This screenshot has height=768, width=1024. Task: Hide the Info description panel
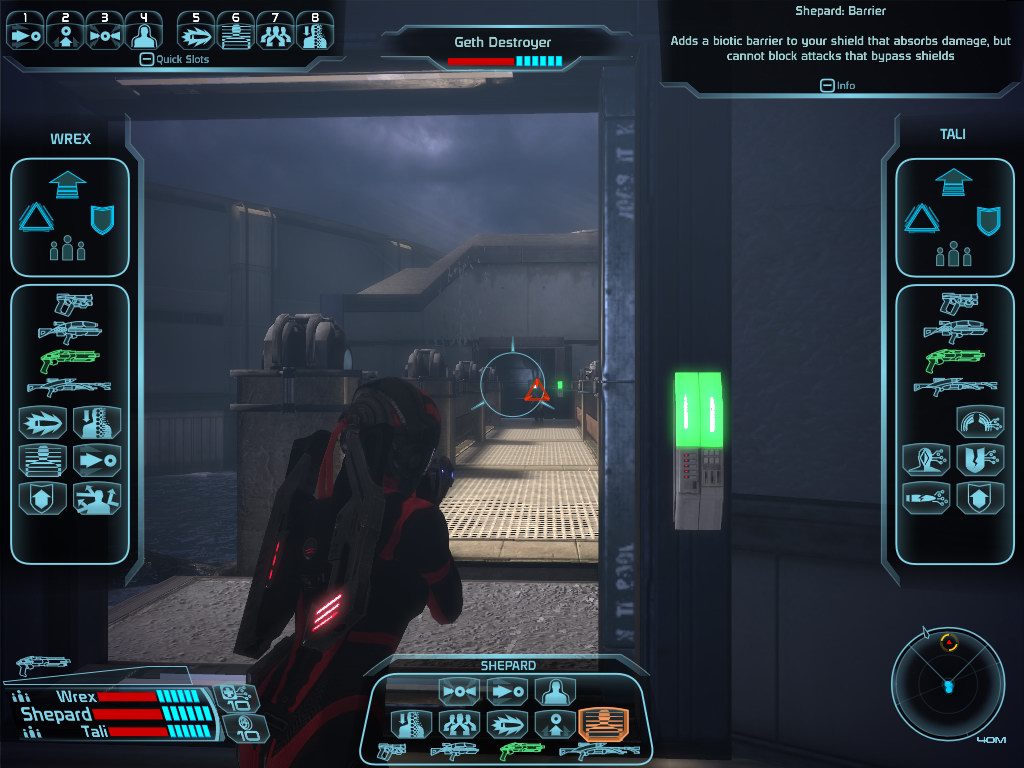827,85
